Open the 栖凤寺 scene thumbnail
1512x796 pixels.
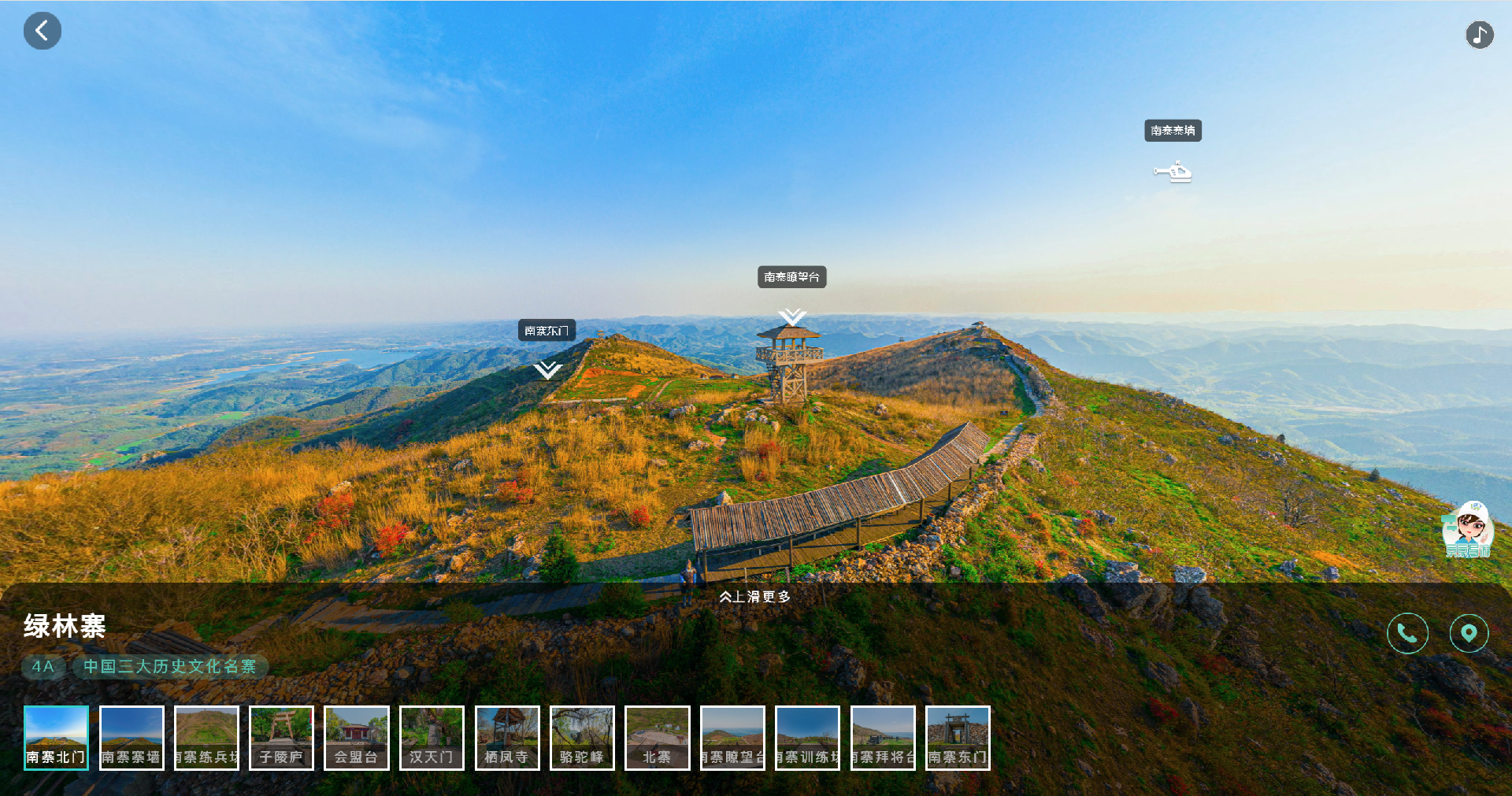click(507, 738)
